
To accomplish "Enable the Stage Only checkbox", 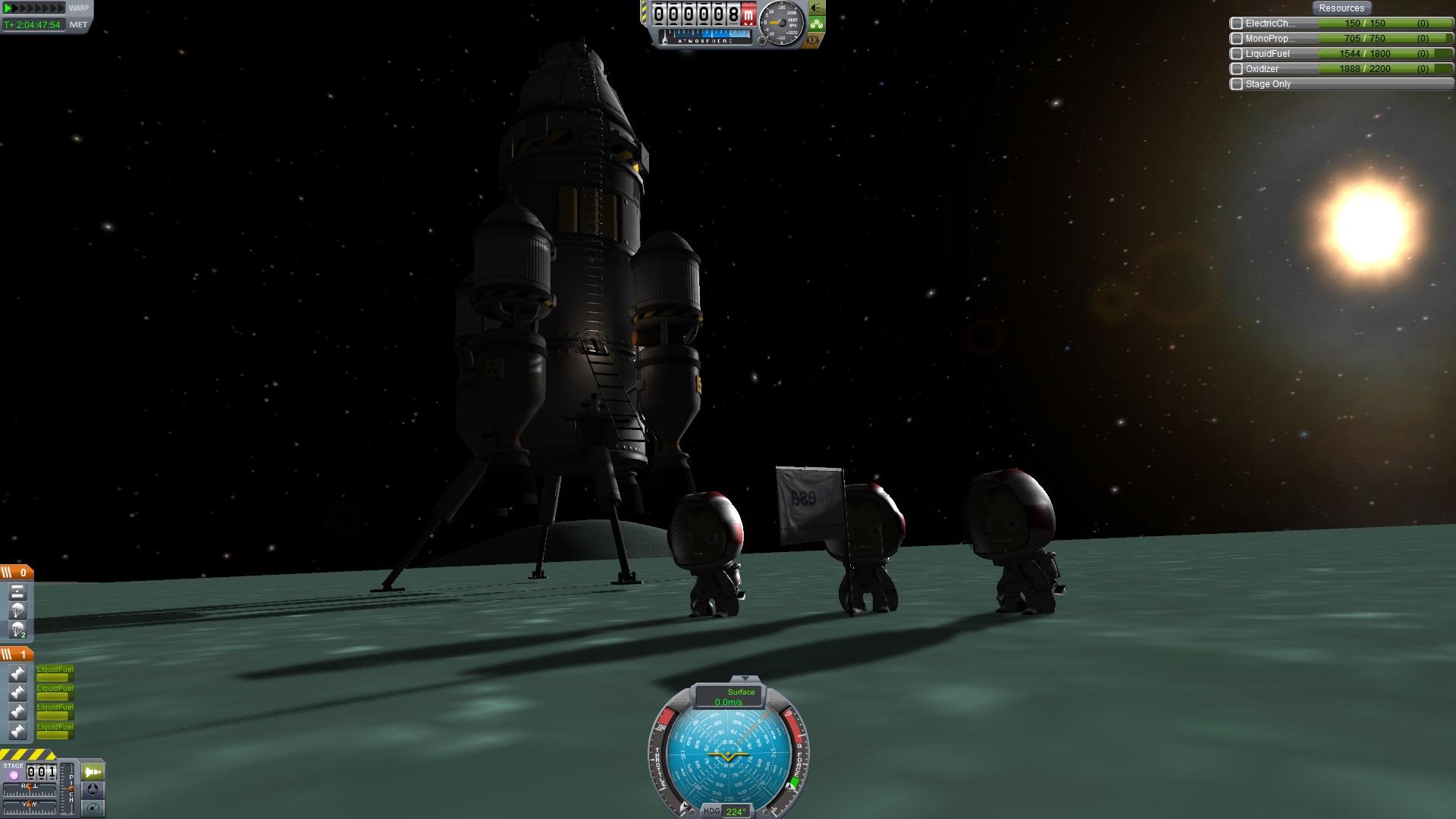I will pos(1237,84).
